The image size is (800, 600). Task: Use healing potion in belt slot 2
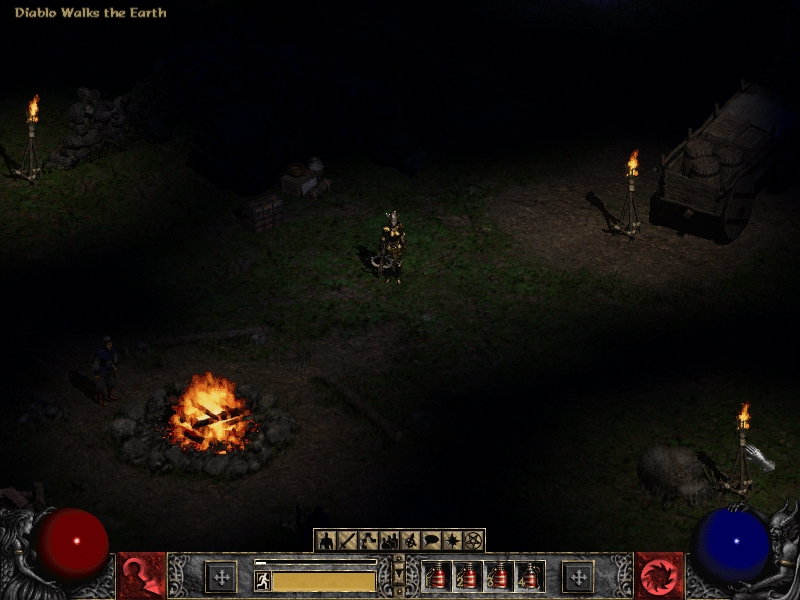[x=468, y=576]
